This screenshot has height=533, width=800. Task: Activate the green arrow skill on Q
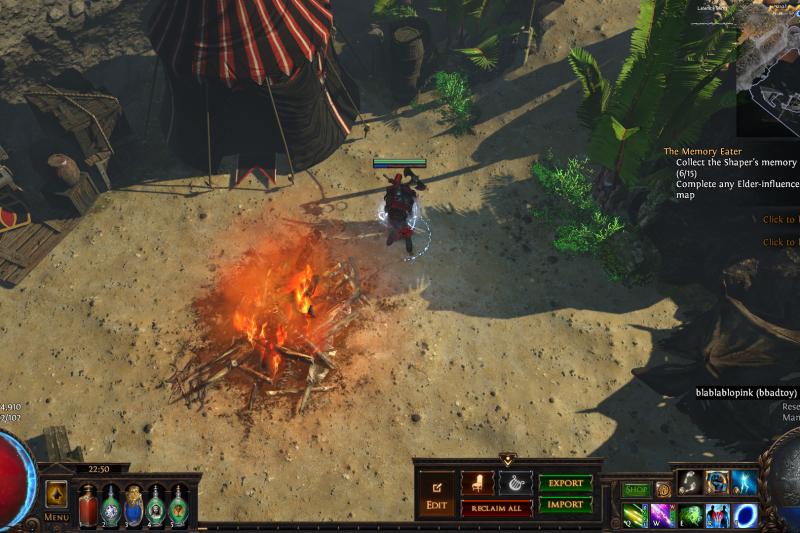pos(635,516)
